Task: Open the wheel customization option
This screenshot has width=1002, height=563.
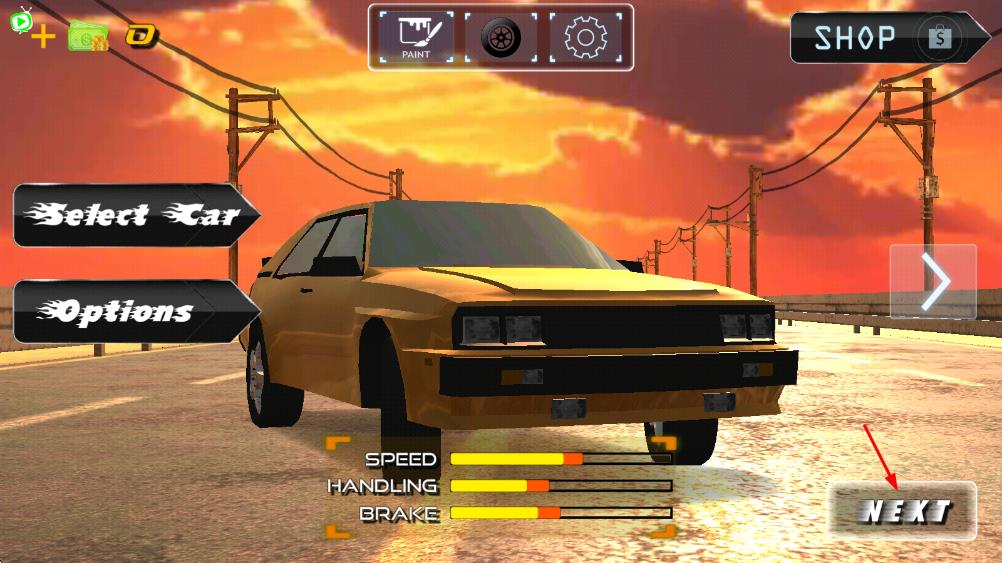Action: coord(500,38)
